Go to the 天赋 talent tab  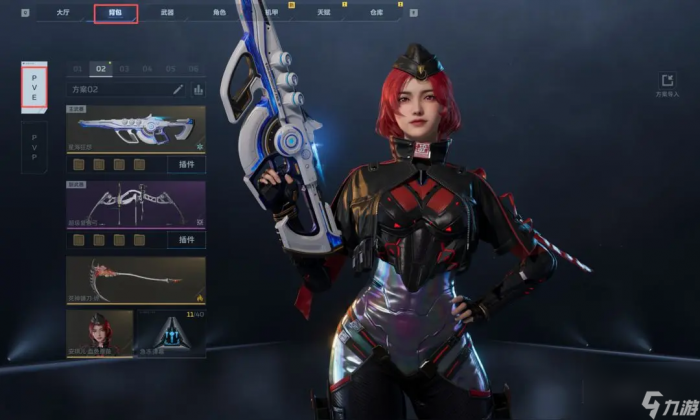(x=325, y=14)
